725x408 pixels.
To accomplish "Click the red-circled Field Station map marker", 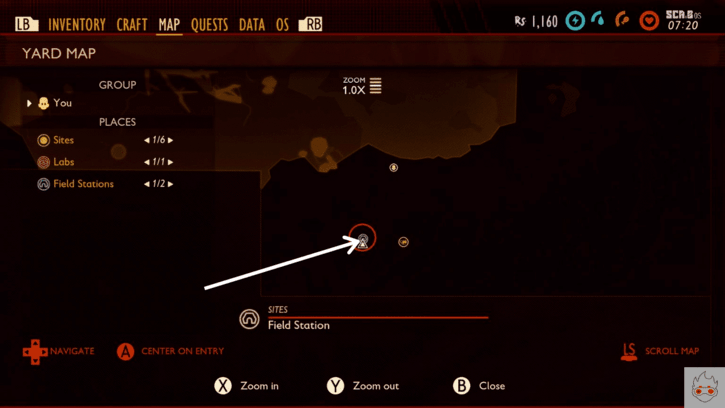I will [363, 239].
